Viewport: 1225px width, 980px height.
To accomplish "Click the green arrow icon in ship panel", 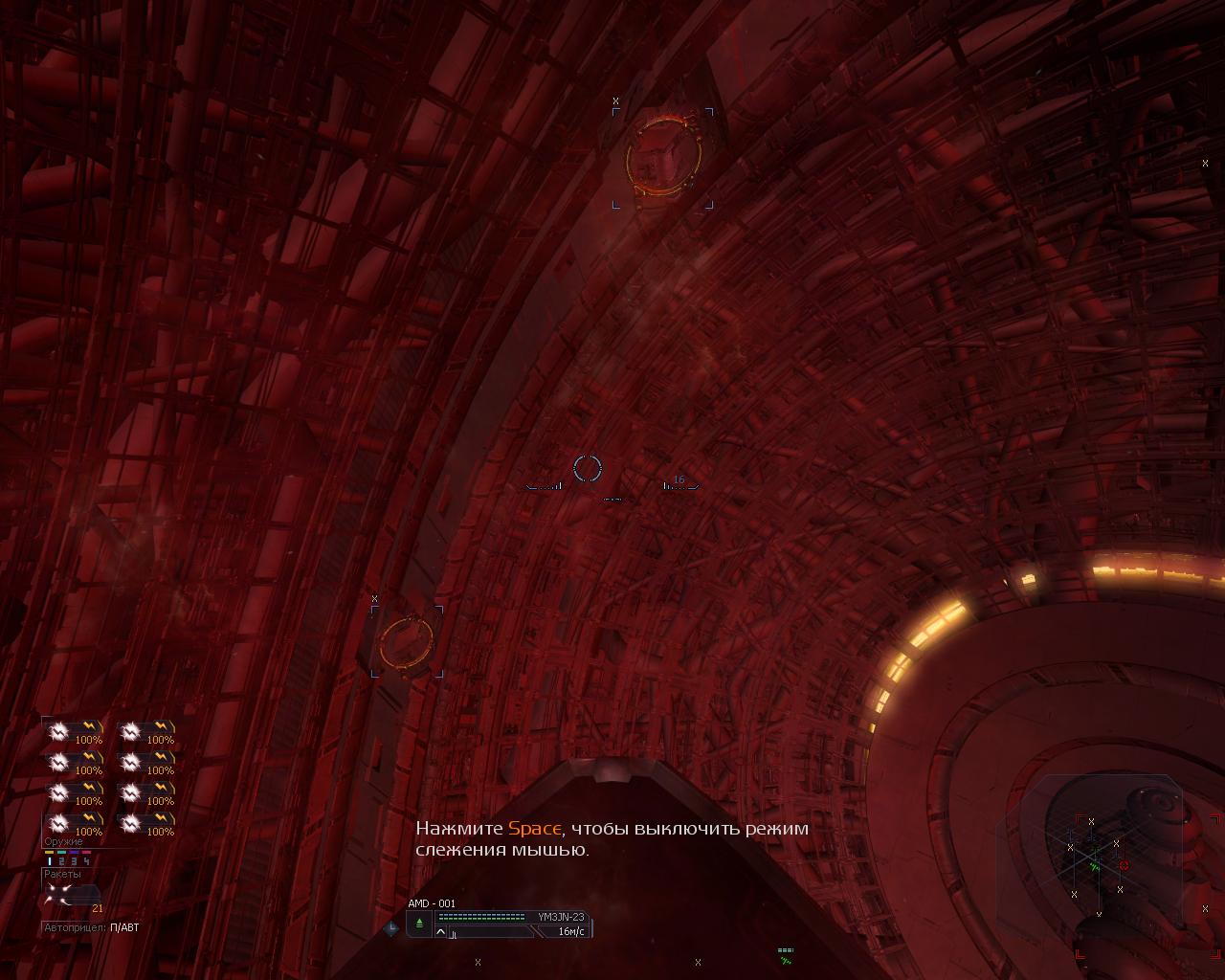I will tap(419, 923).
